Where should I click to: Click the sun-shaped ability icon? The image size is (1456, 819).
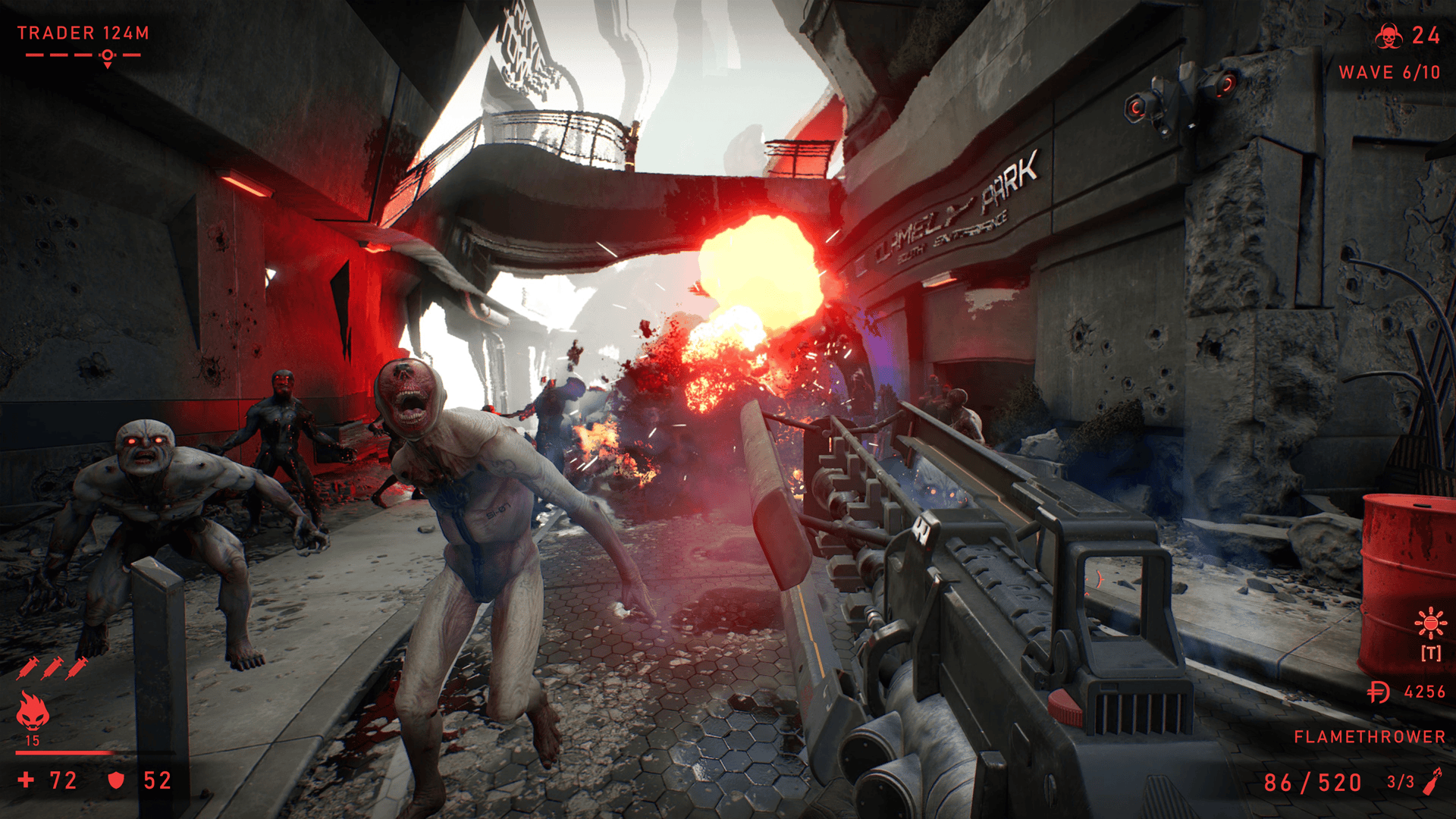(x=1430, y=623)
